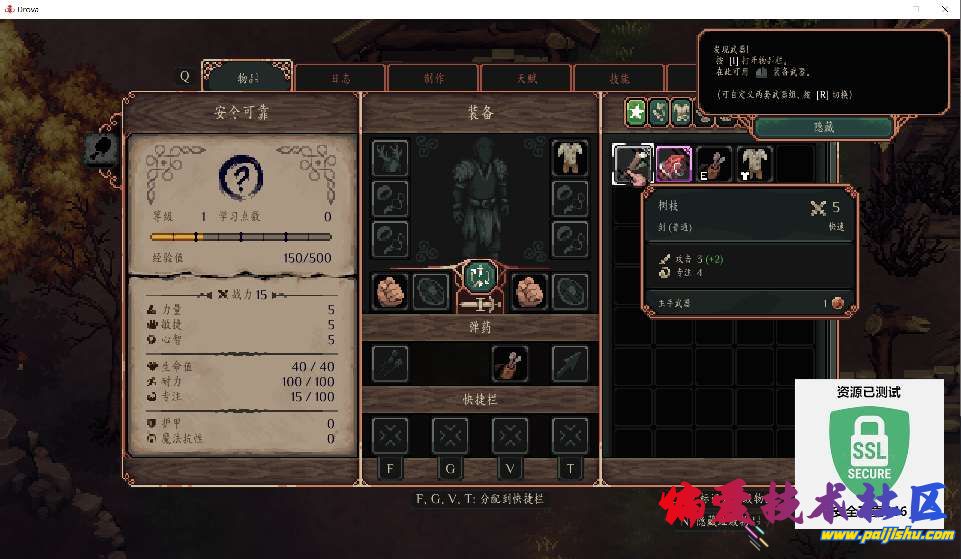Select the 物品 items tab

pos(248,76)
